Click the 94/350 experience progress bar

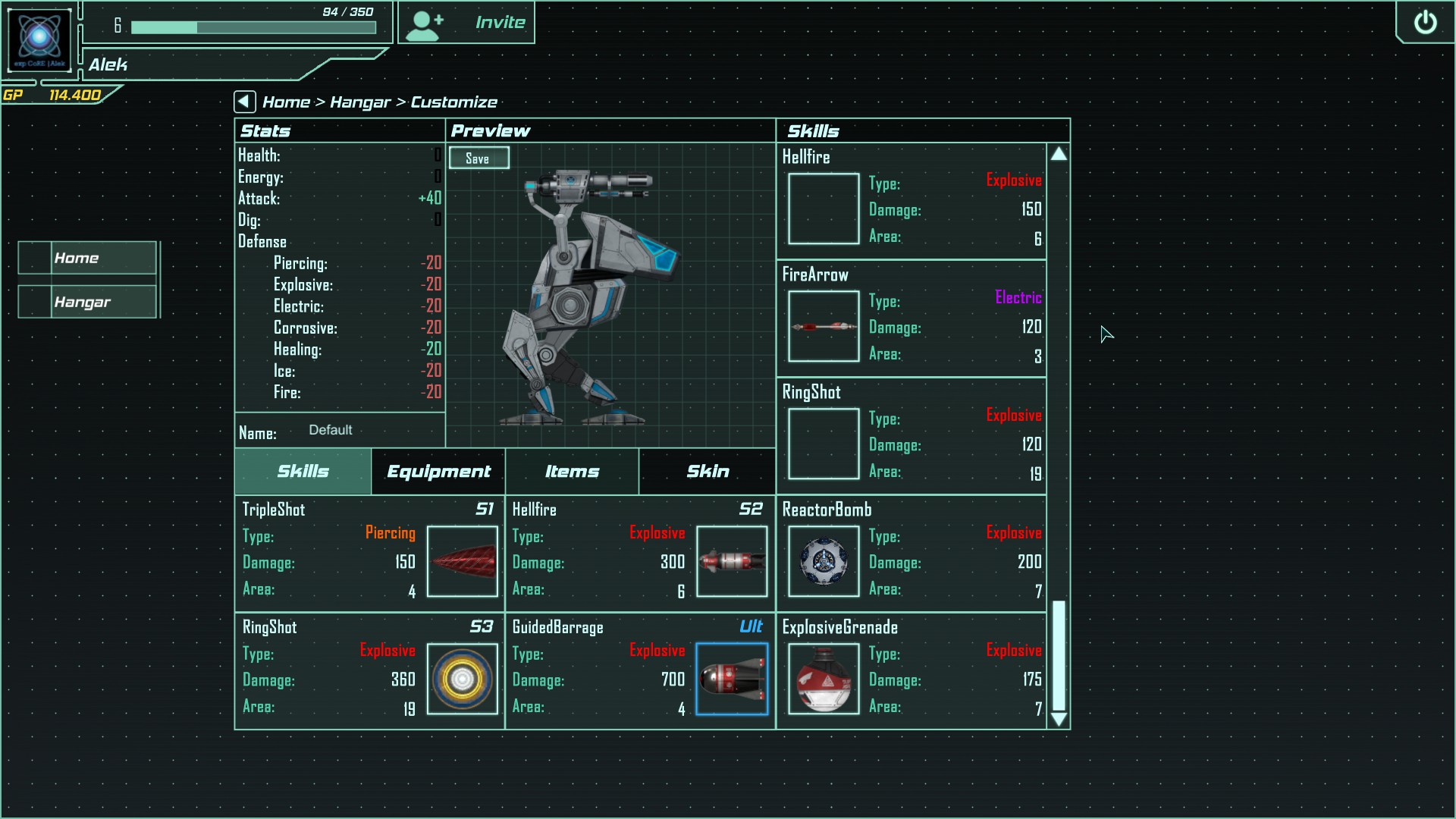point(253,27)
